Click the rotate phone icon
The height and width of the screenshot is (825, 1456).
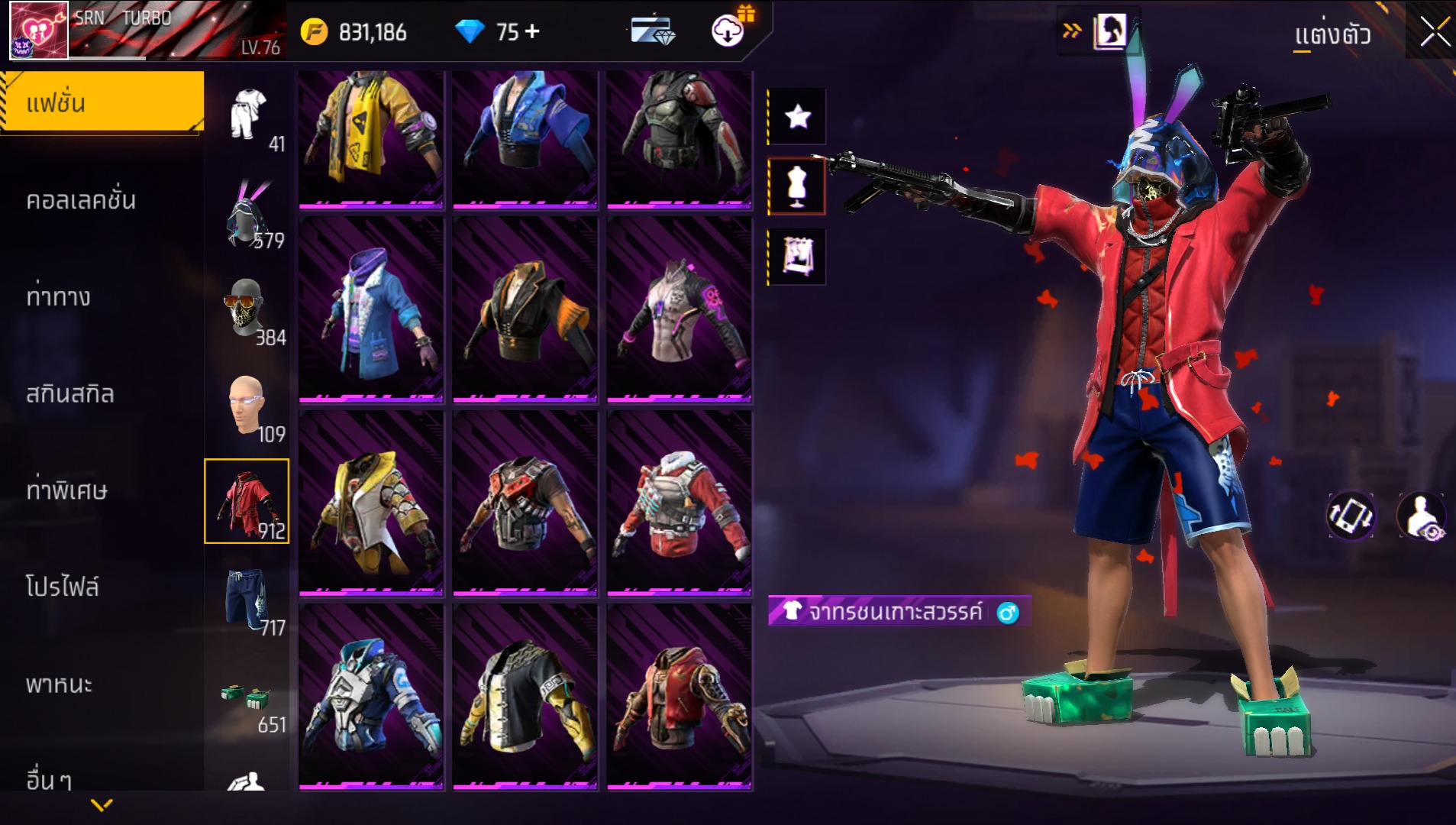1350,516
